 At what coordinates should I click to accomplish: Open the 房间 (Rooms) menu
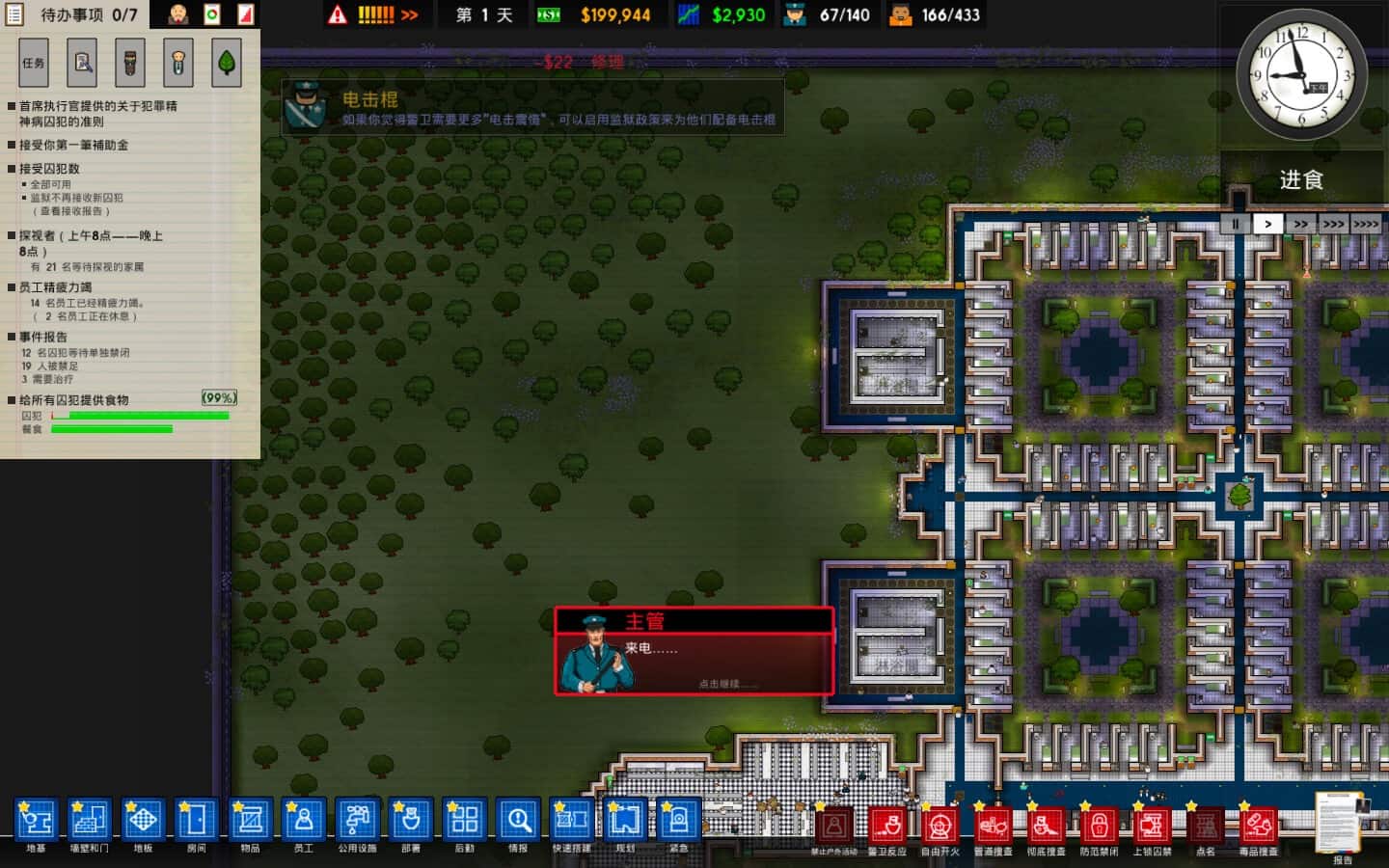196,822
